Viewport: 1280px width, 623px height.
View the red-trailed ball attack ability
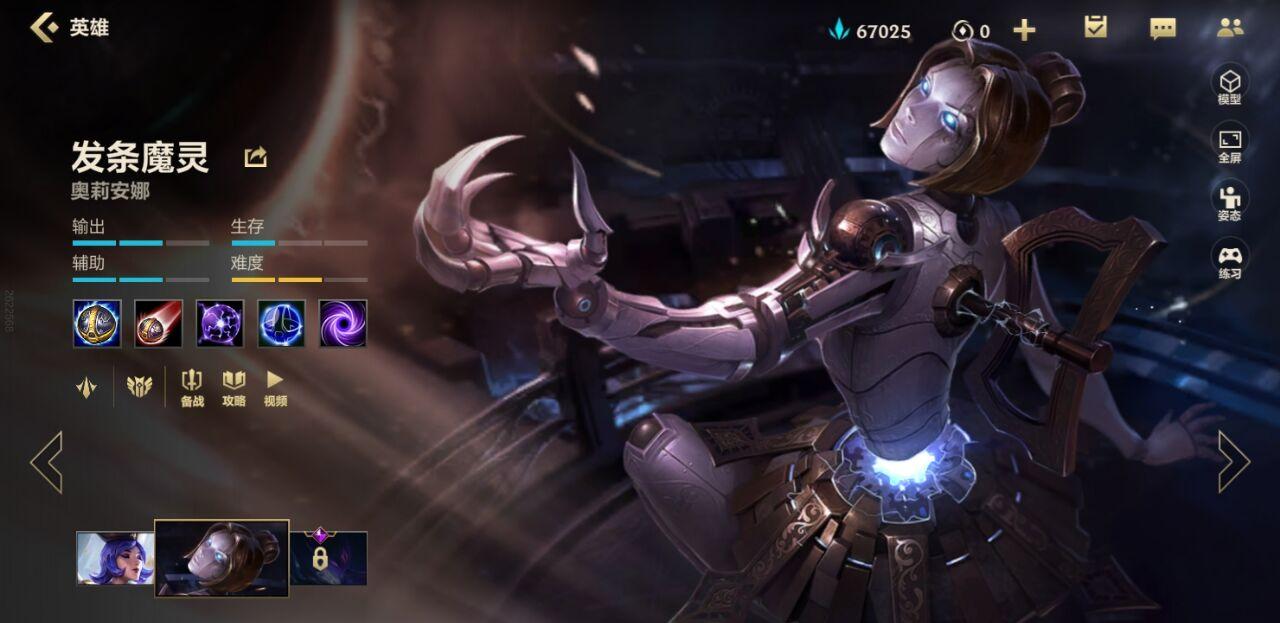158,323
